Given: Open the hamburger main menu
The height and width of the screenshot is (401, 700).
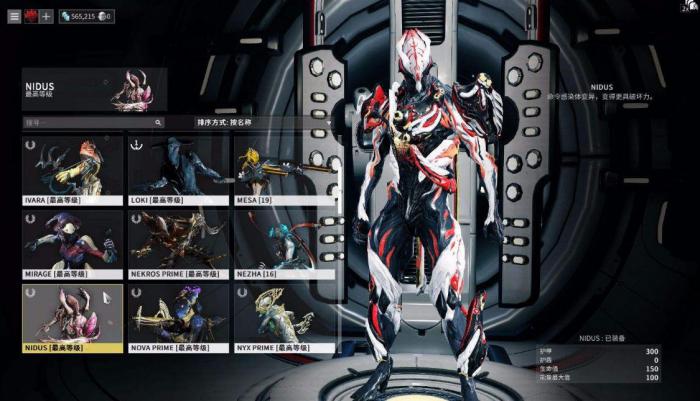Looking at the screenshot, I should 15,17.
